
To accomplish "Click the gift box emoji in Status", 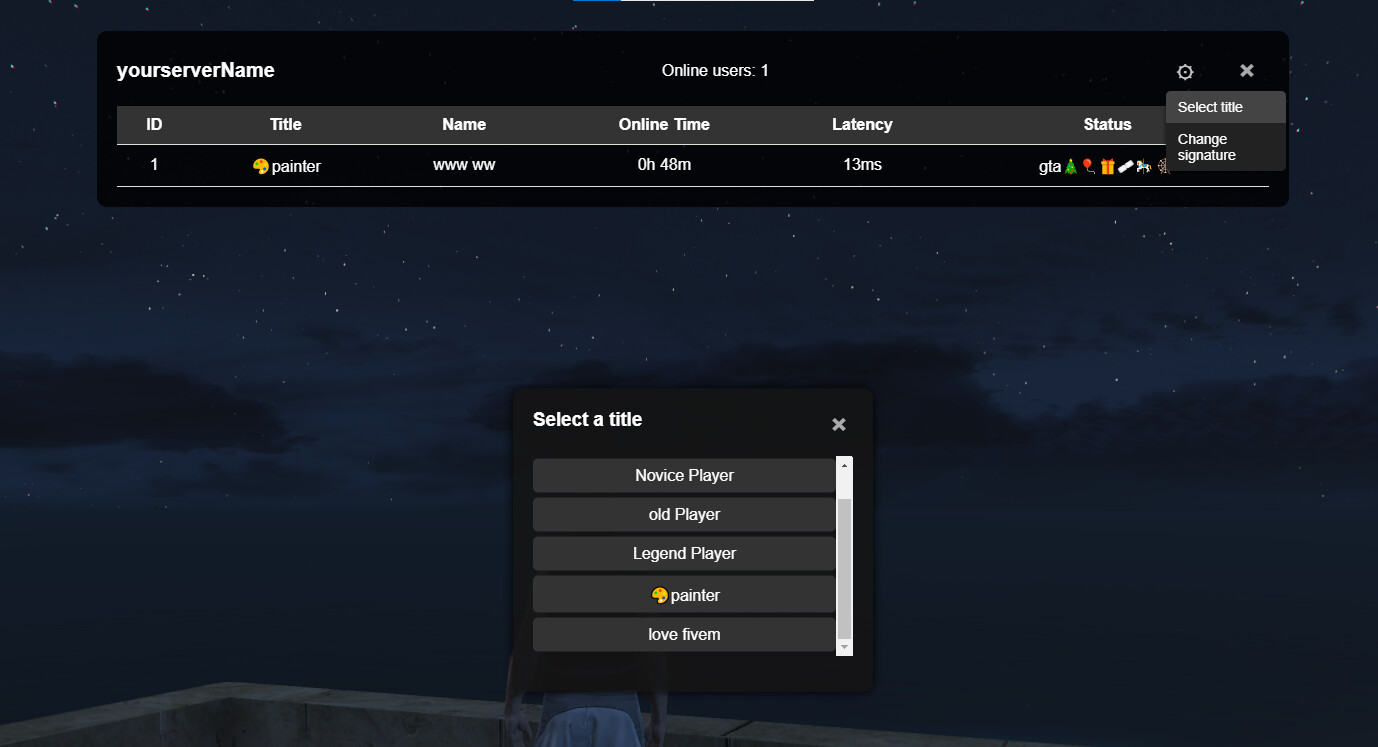I will tap(1107, 166).
